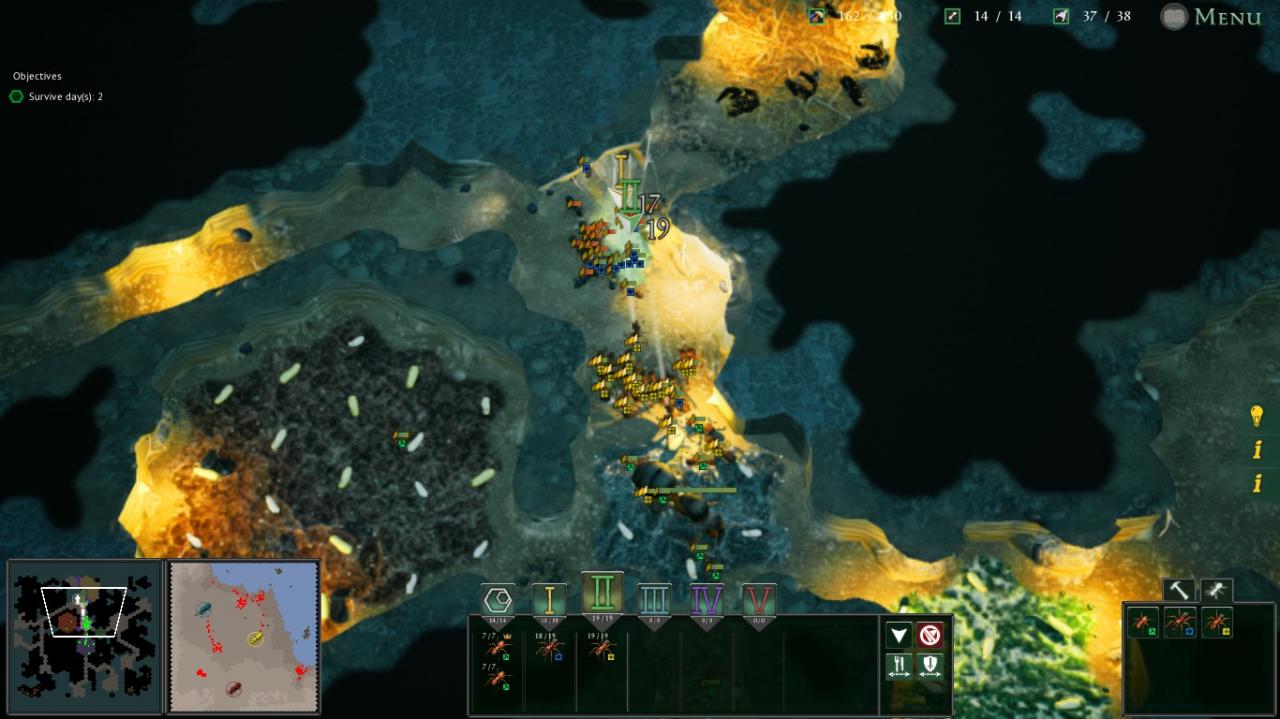Image resolution: width=1280 pixels, height=719 pixels.
Task: Activate the red prohibition command button
Action: (930, 635)
